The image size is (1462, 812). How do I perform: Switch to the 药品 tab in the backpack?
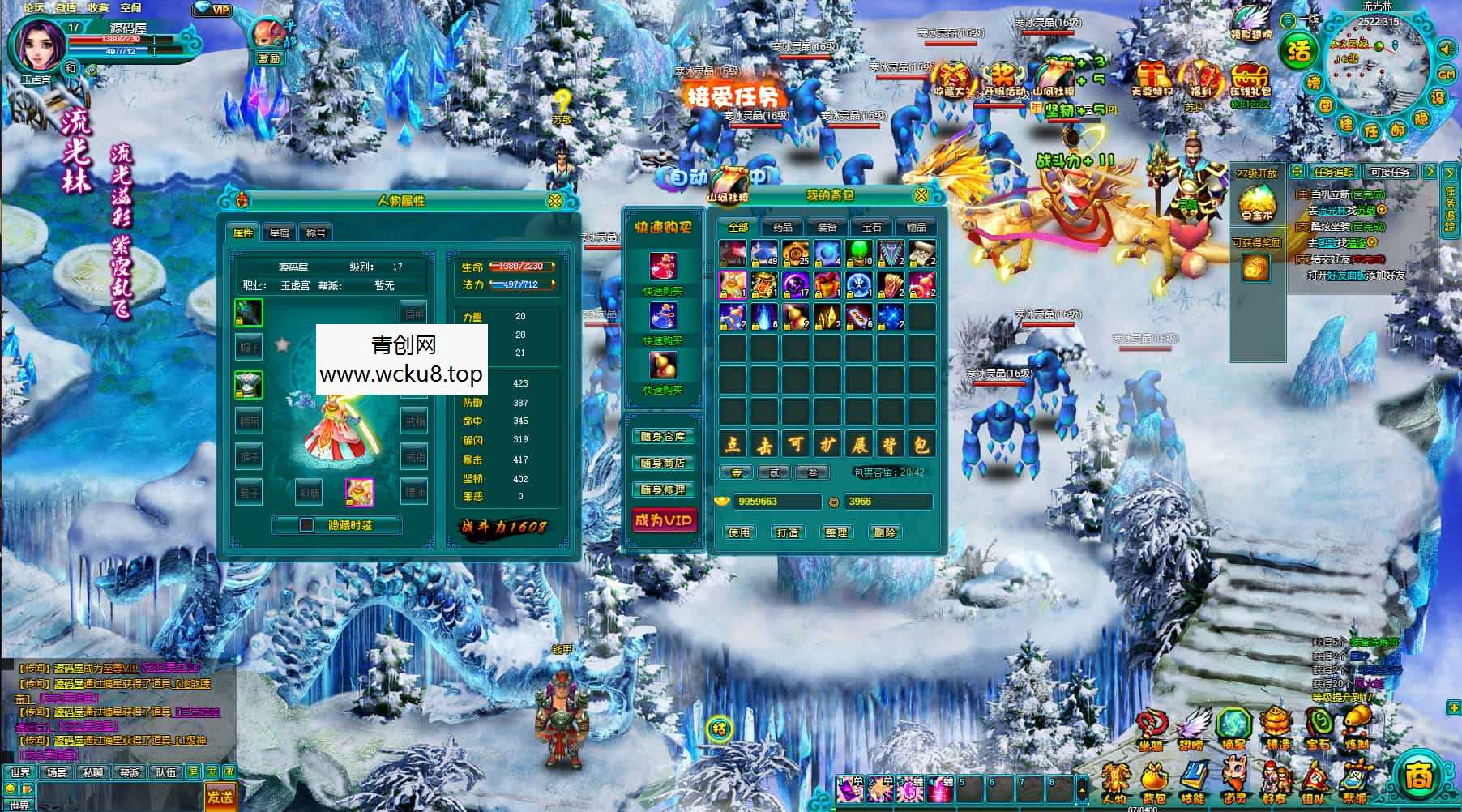click(784, 227)
